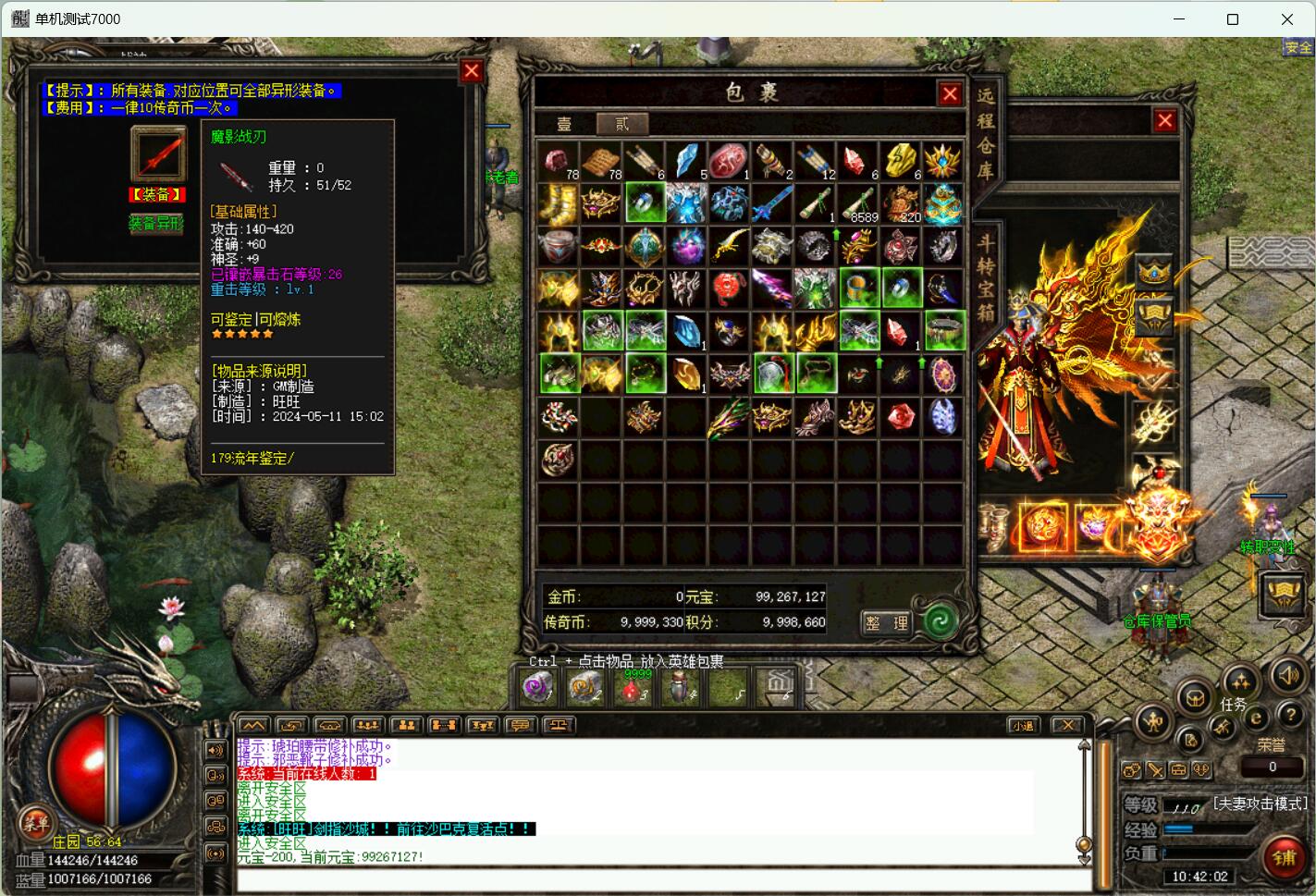Select the red sword equipment slot
Viewport: 1316px width, 896px height.
click(157, 153)
